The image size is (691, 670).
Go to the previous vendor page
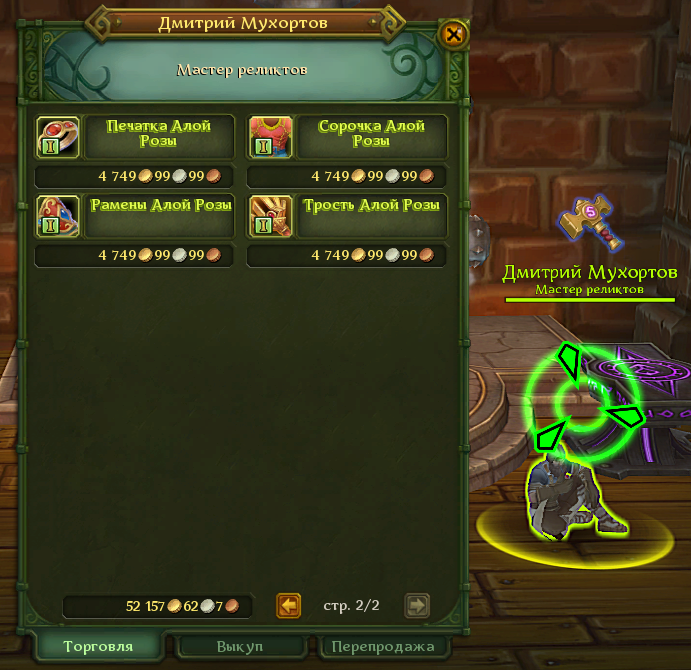coord(289,605)
